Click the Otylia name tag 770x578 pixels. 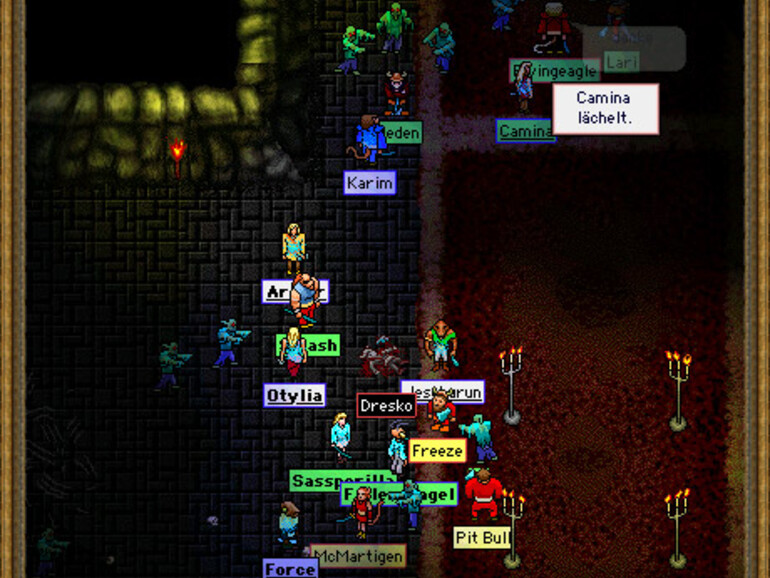tap(294, 395)
